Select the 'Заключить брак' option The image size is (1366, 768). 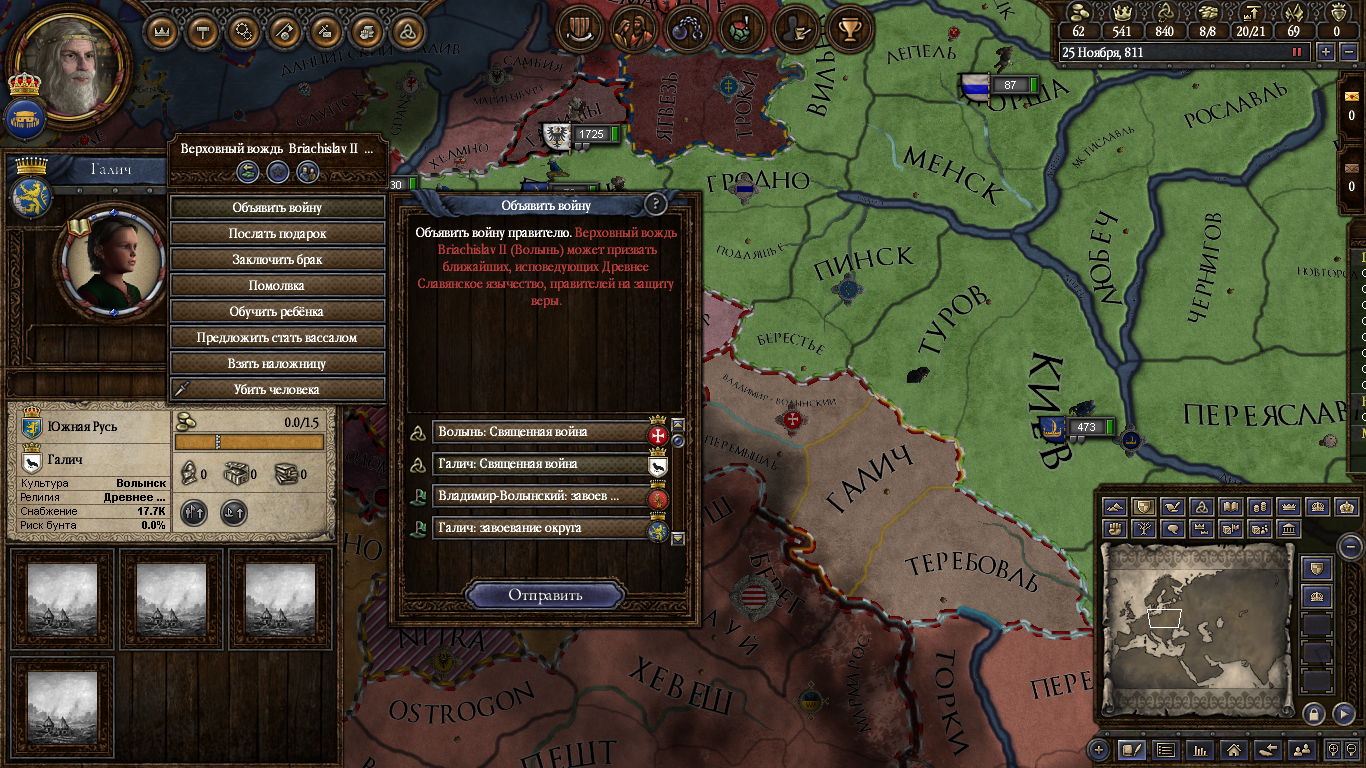click(277, 260)
